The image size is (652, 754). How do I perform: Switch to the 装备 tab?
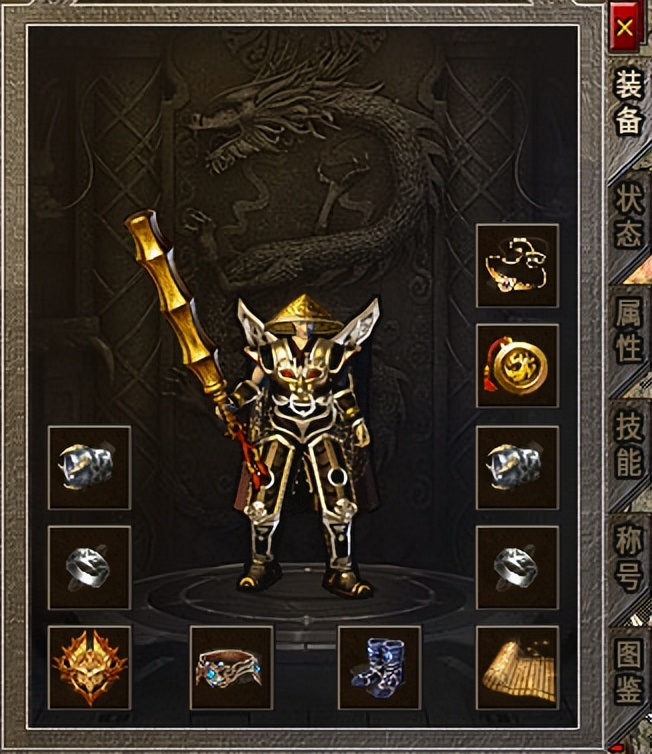point(627,103)
